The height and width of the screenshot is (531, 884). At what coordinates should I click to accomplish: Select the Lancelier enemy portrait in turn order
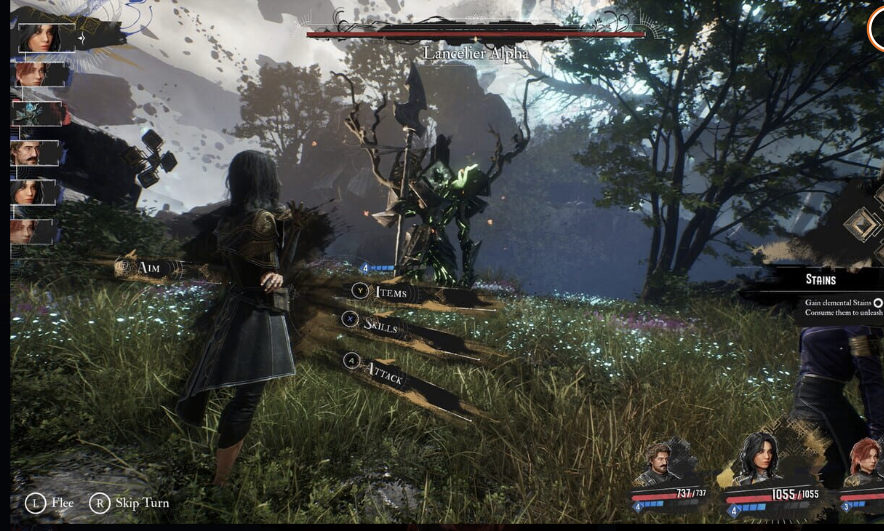[36, 114]
